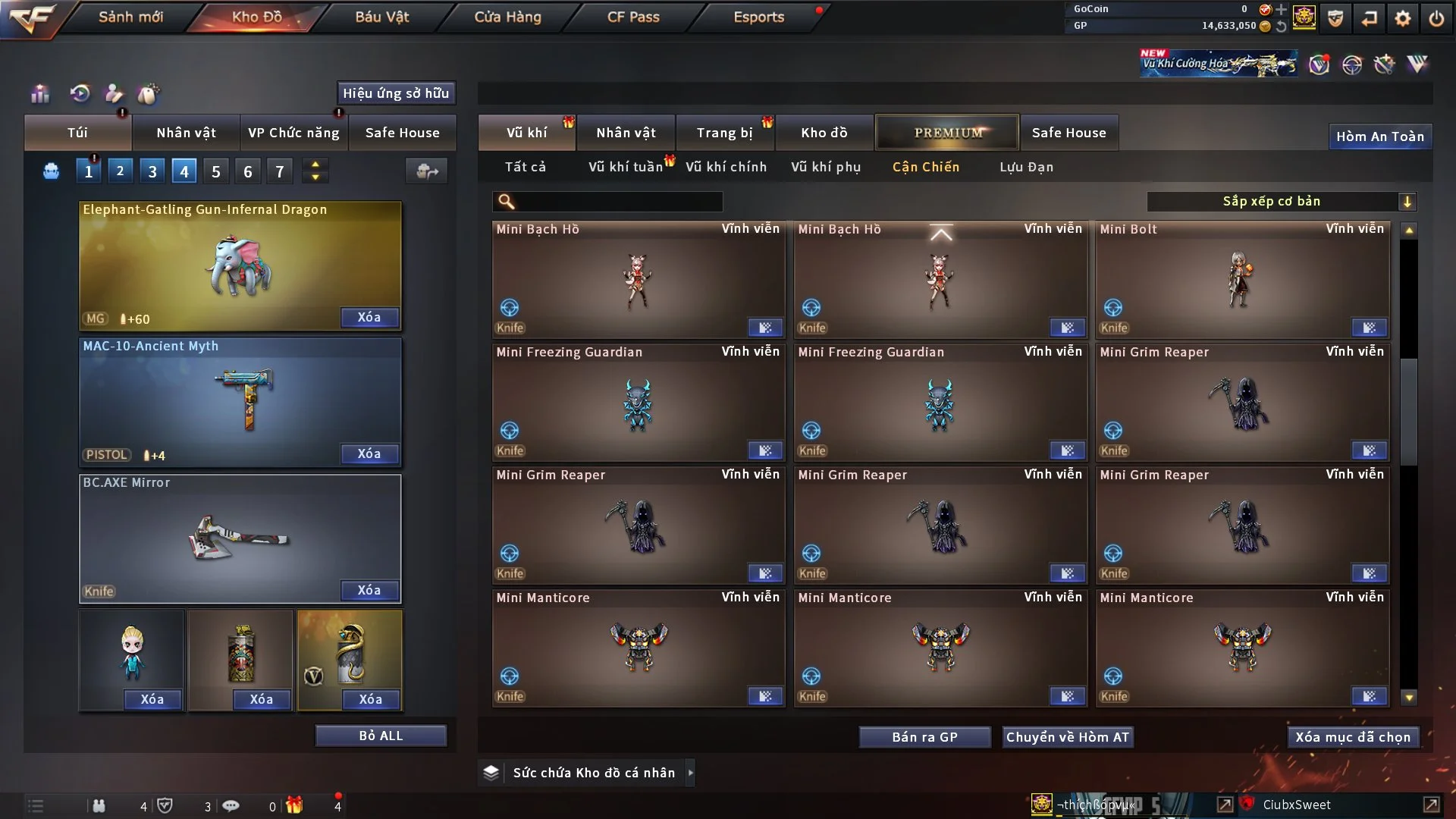
Task: Switch to the Trang bị tab
Action: pos(724,133)
